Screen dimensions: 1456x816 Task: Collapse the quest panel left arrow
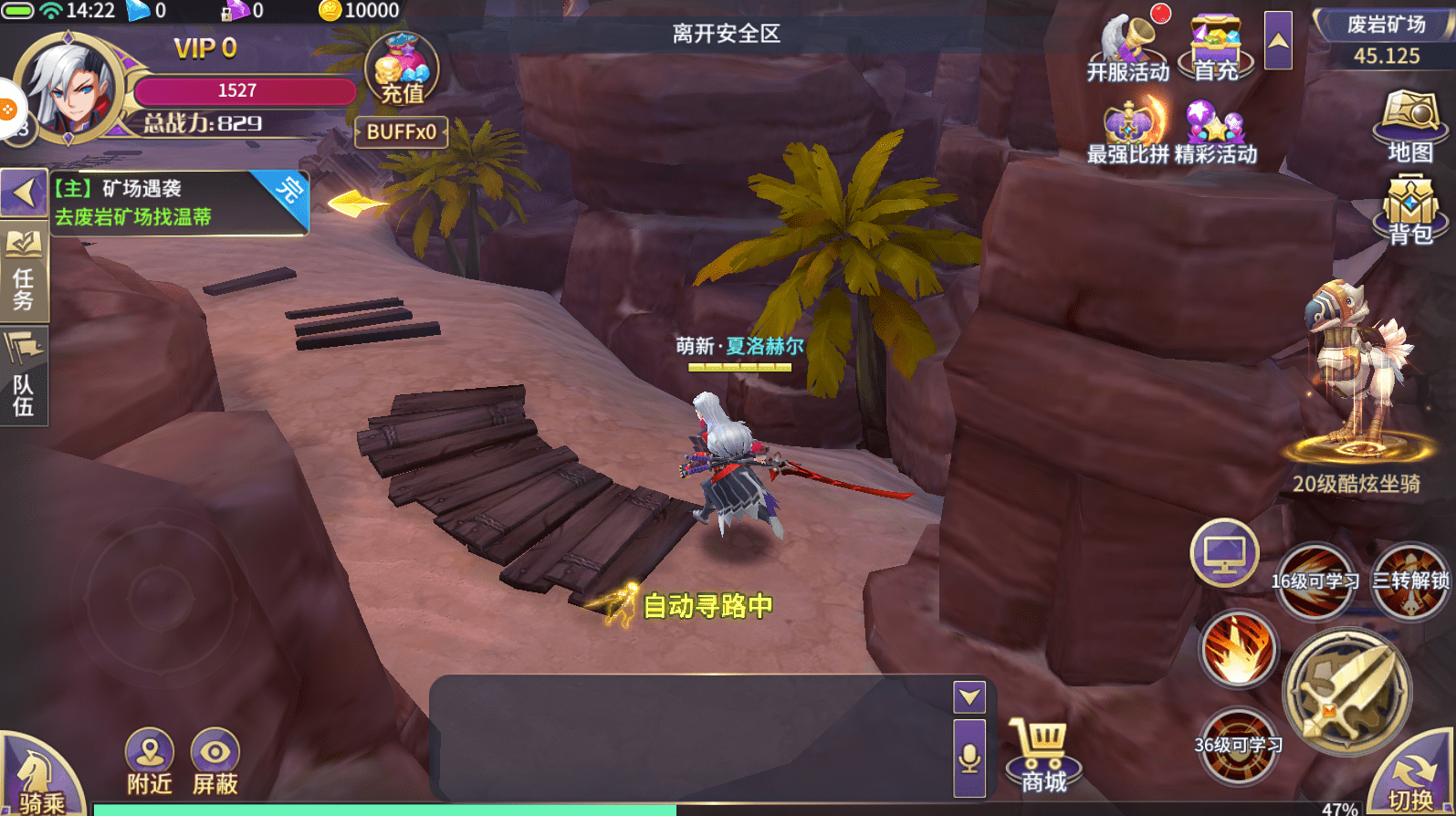[24, 193]
